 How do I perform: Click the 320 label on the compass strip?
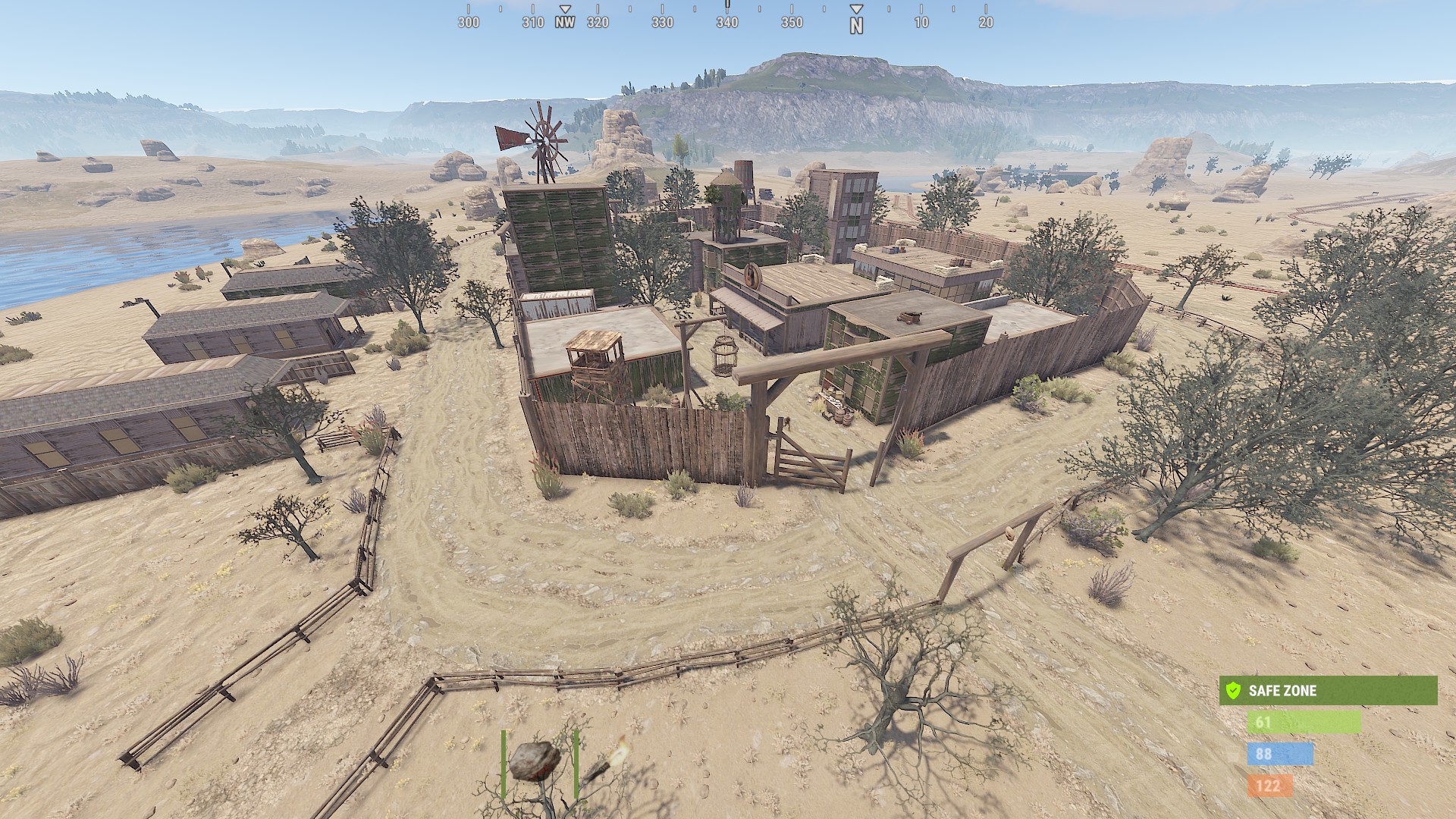(x=598, y=23)
